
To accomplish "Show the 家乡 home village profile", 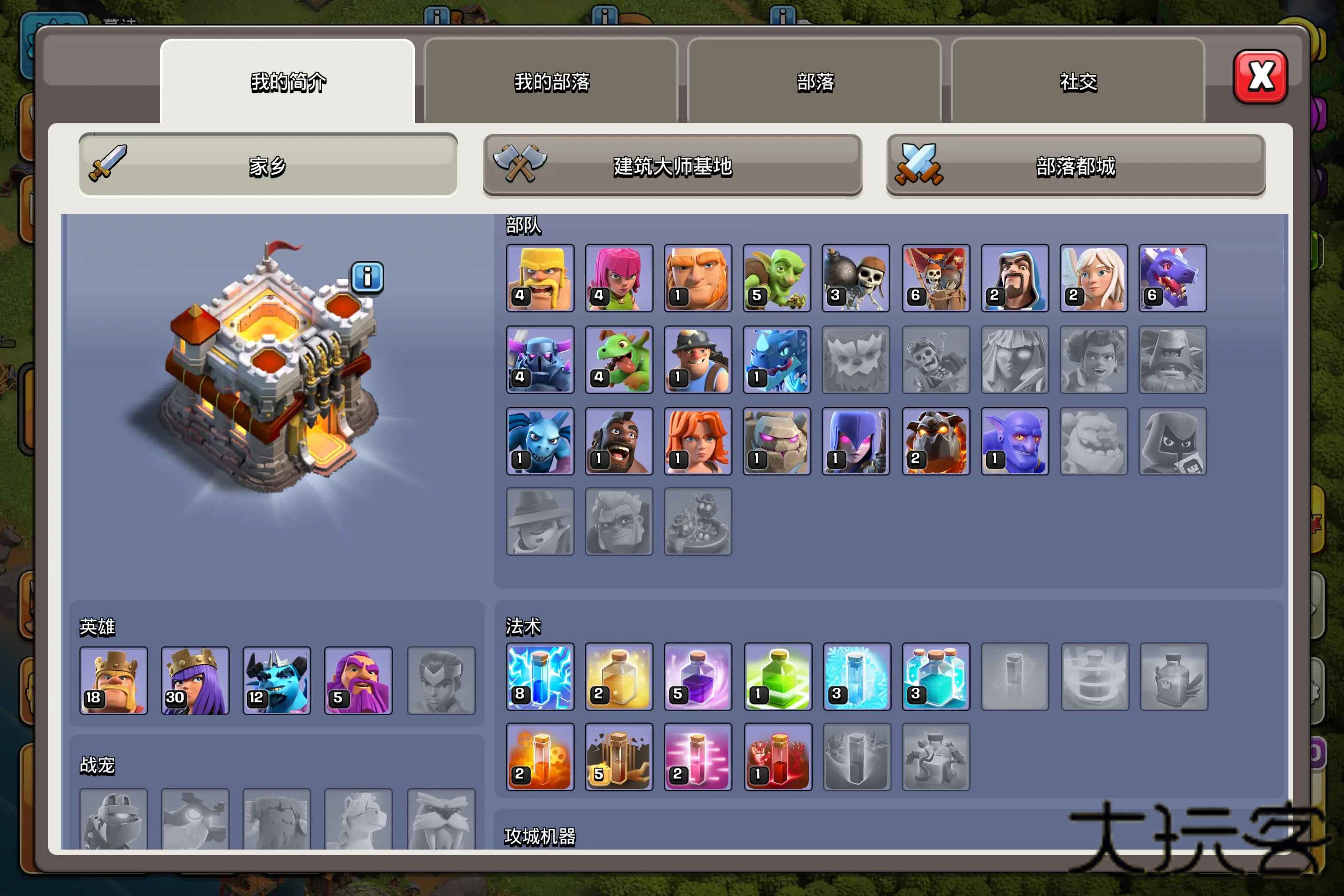I will coord(268,166).
